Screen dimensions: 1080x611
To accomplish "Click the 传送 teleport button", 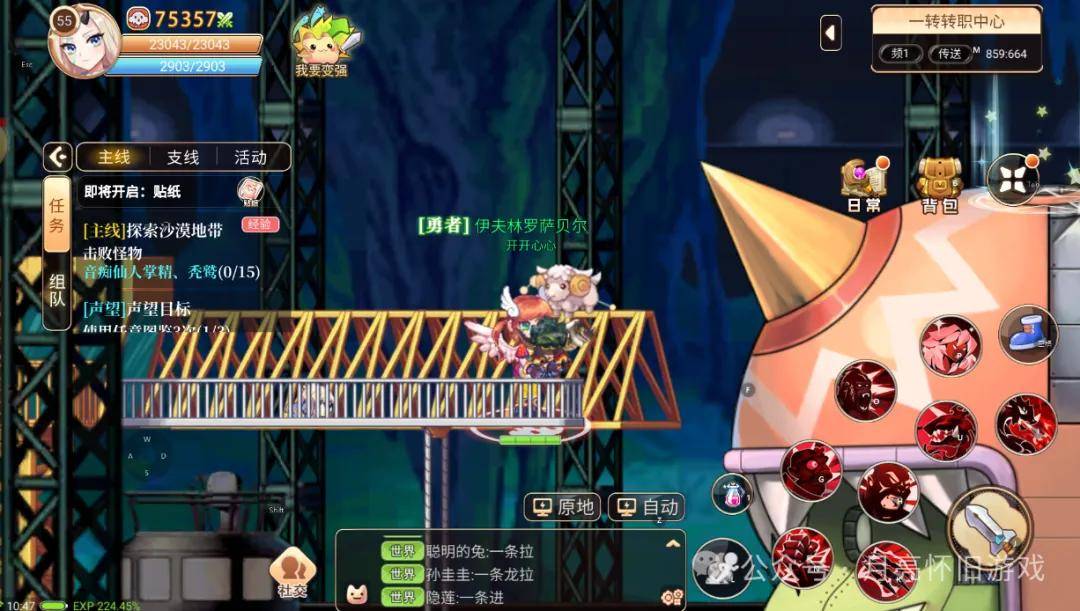I will (949, 53).
